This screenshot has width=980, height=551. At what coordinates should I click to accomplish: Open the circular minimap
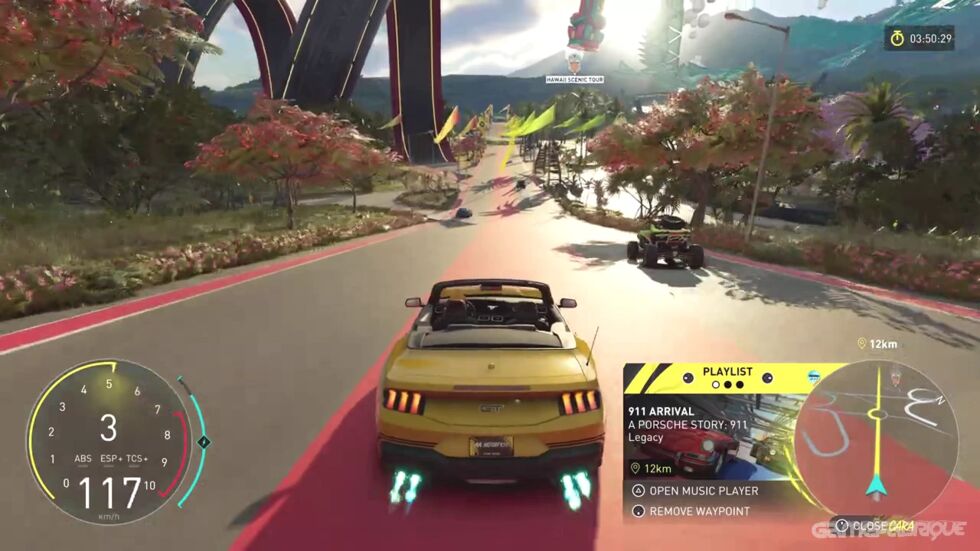(x=876, y=439)
